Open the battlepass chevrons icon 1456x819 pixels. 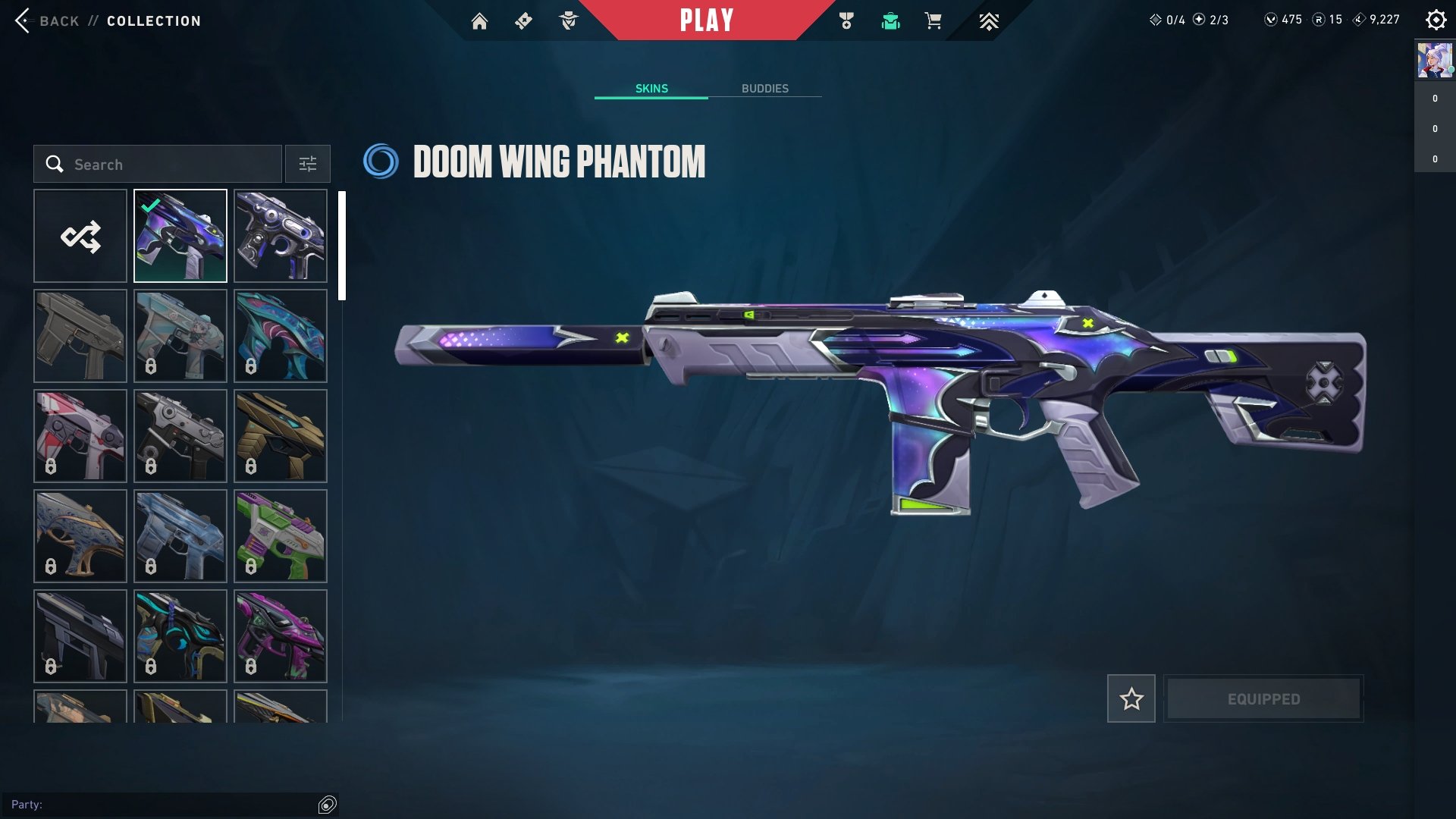pyautogui.click(x=988, y=21)
